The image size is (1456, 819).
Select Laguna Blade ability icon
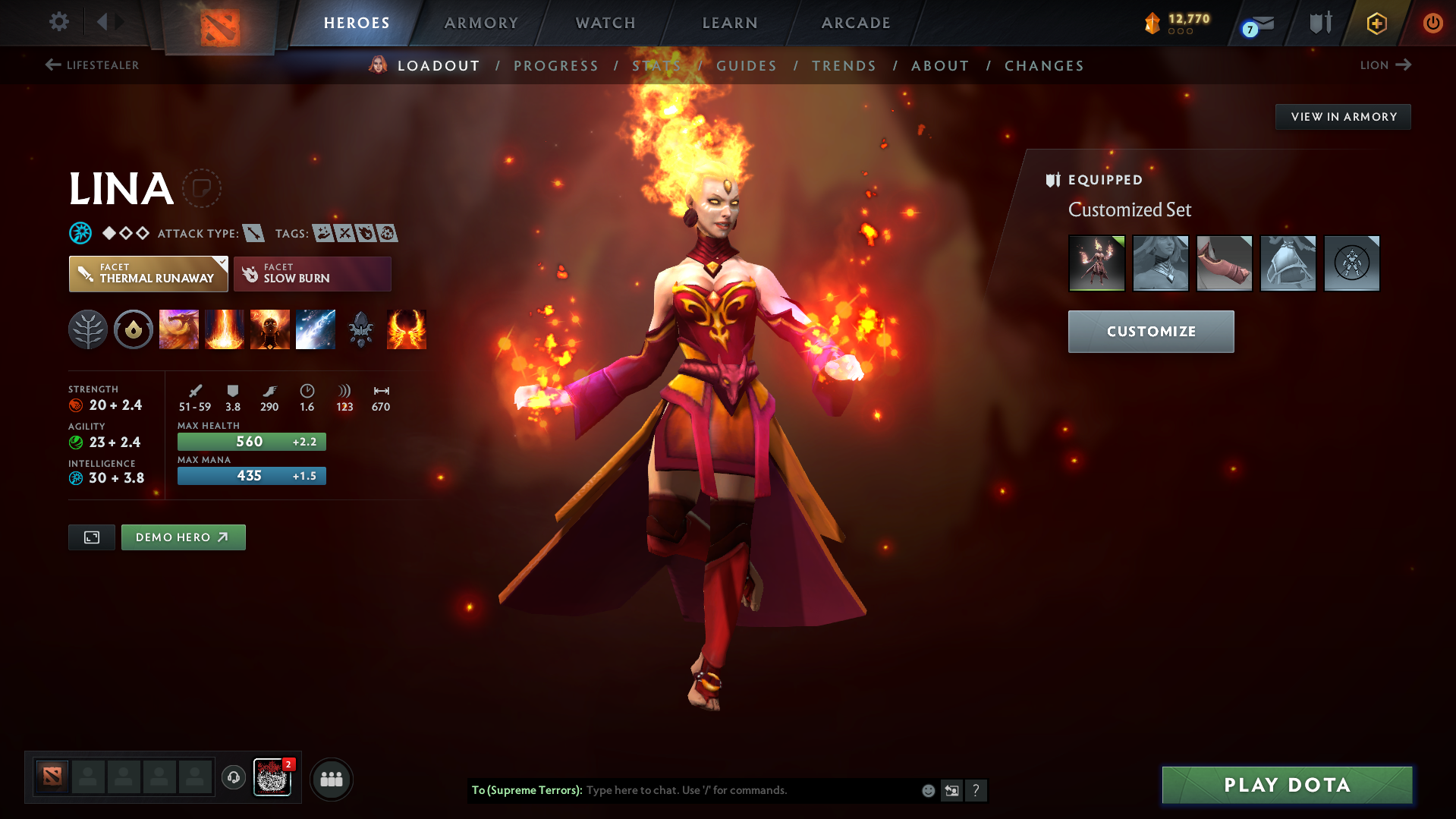click(x=316, y=329)
